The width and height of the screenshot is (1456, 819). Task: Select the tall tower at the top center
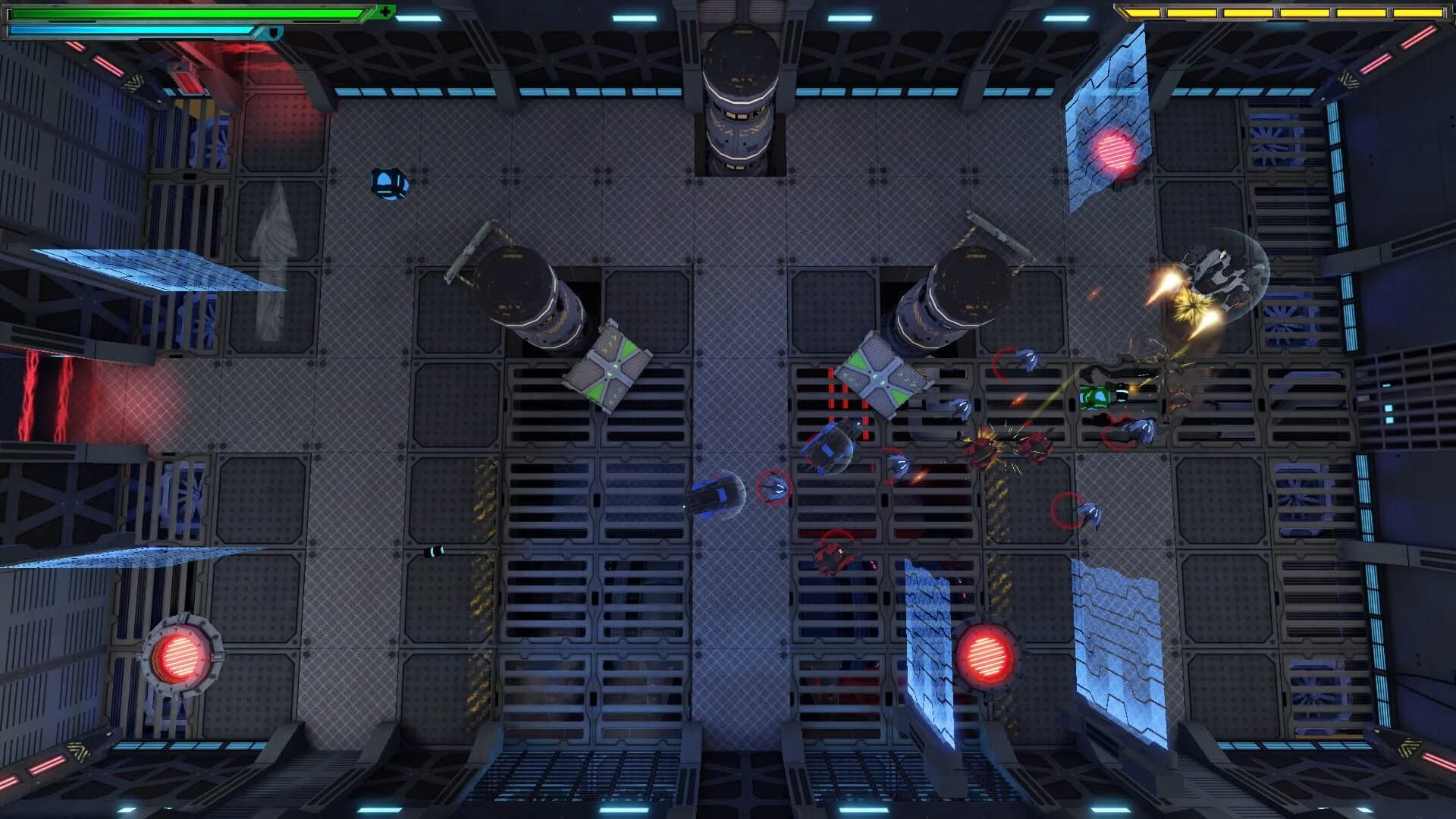pyautogui.click(x=736, y=91)
